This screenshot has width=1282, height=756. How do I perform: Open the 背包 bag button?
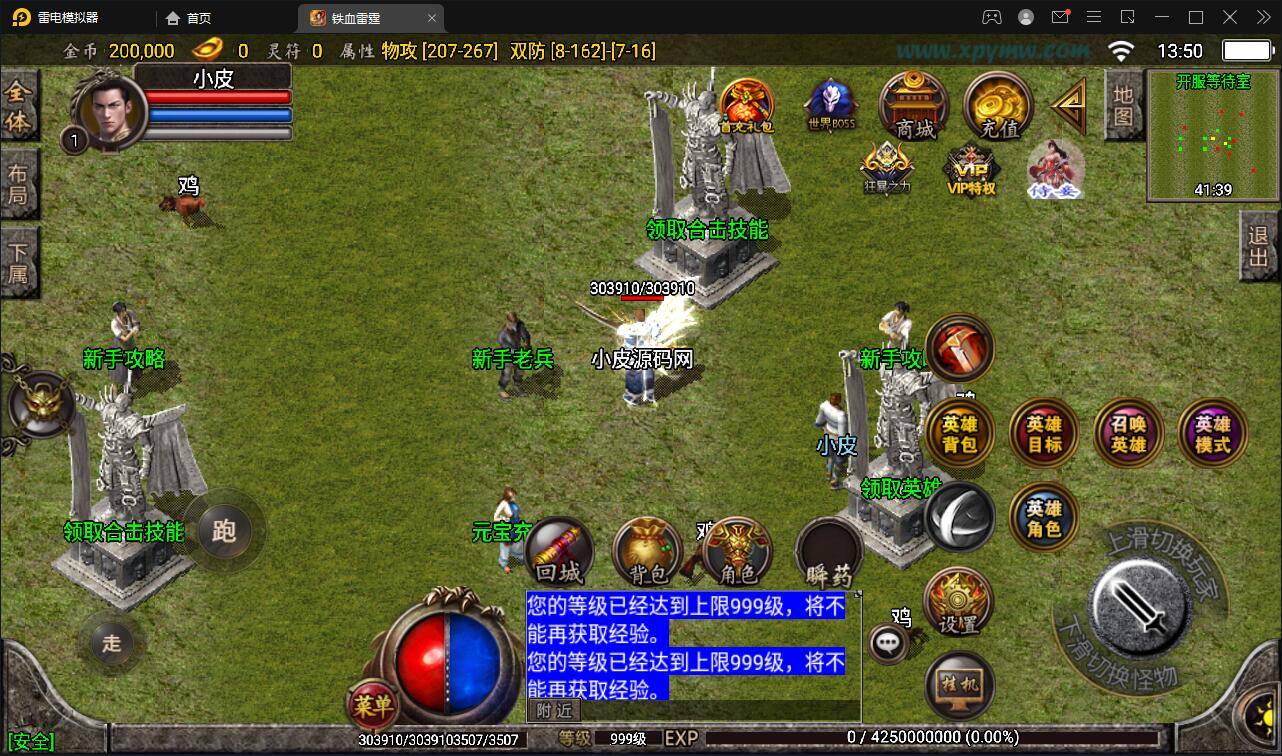tap(647, 553)
